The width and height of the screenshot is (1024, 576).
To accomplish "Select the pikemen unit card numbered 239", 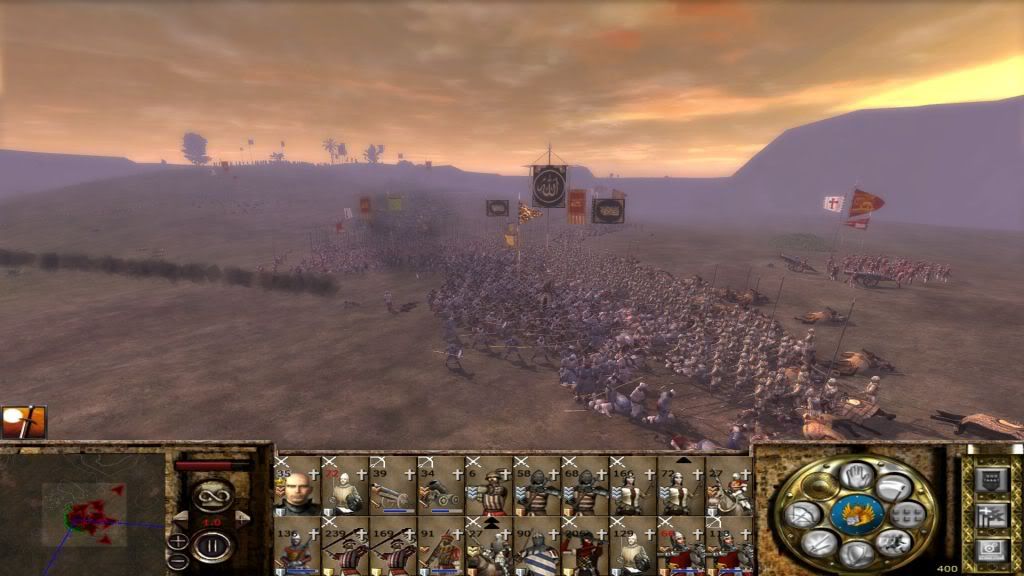I will (x=344, y=546).
